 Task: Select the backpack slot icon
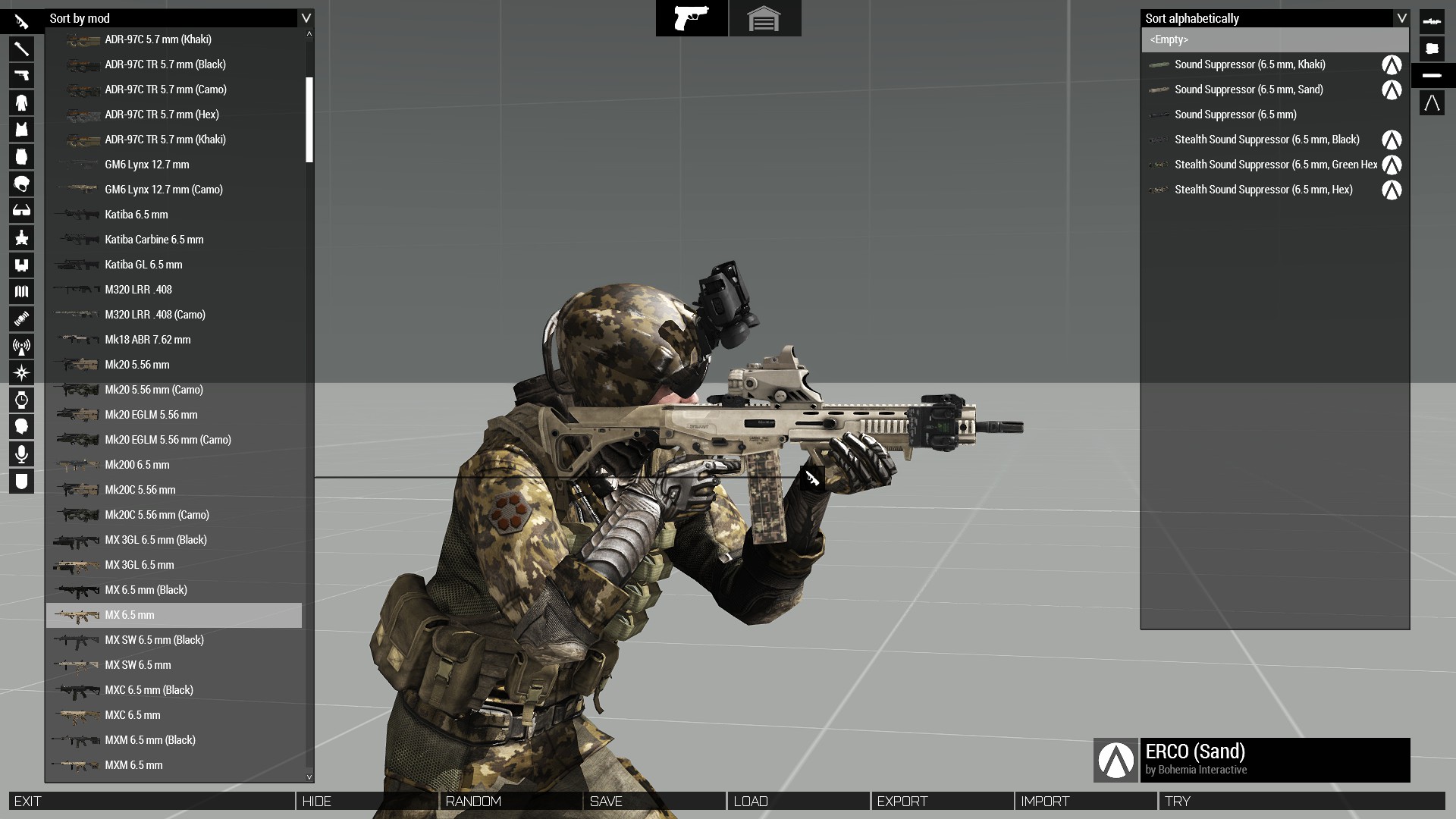(22, 156)
